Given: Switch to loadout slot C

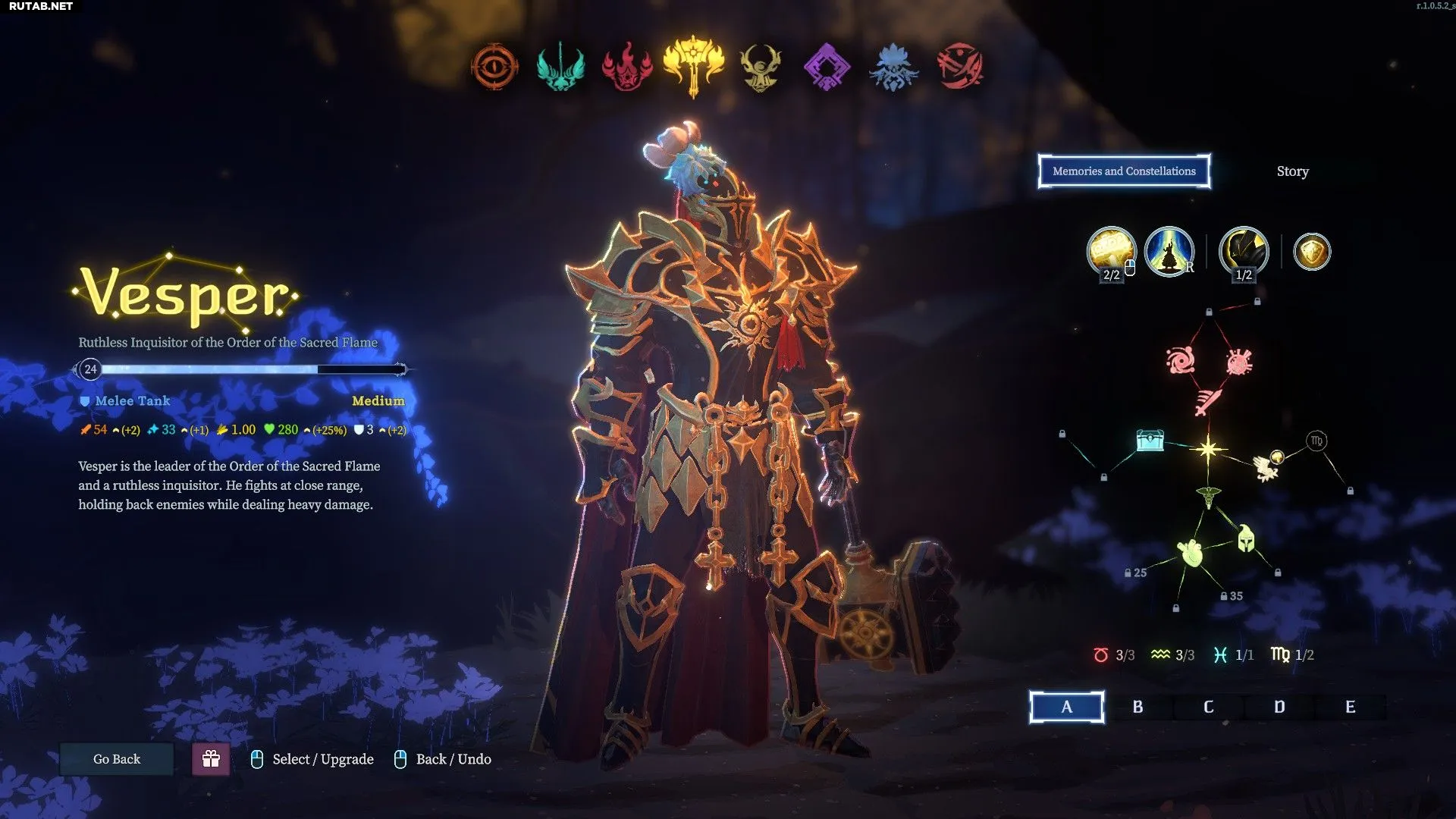Looking at the screenshot, I should pos(1208,707).
